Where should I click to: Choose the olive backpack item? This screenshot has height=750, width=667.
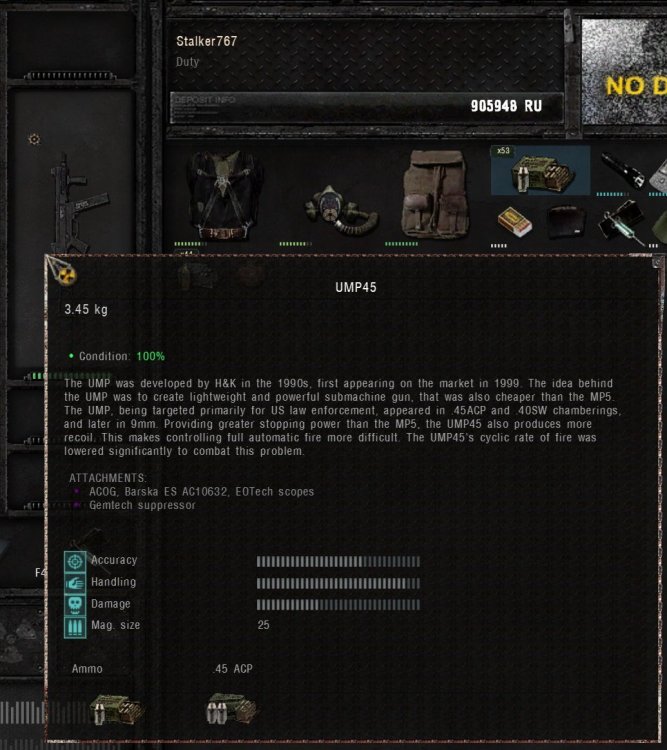point(435,194)
